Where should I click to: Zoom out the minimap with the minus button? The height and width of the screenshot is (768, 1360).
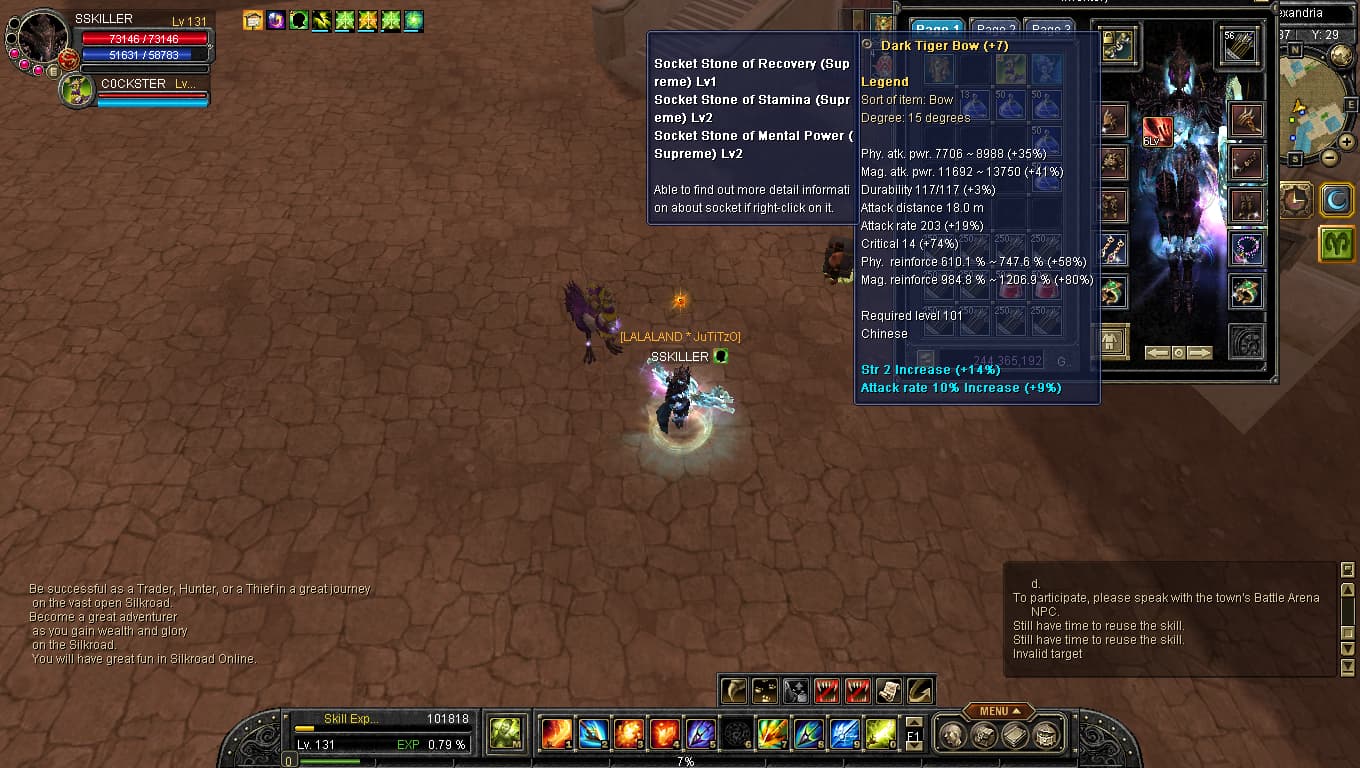[1329, 158]
